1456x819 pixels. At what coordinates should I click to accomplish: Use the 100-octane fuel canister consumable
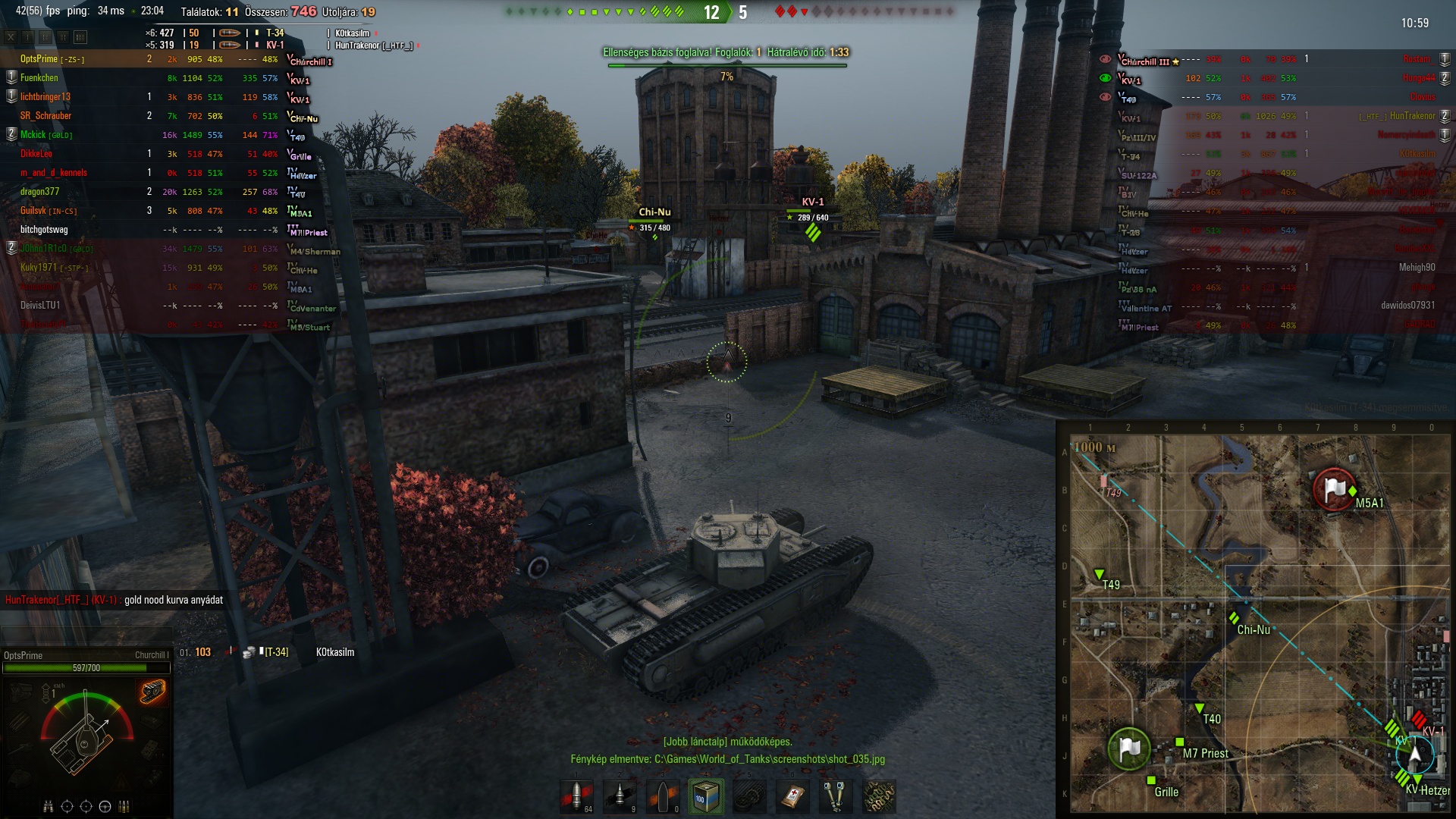coord(706,797)
